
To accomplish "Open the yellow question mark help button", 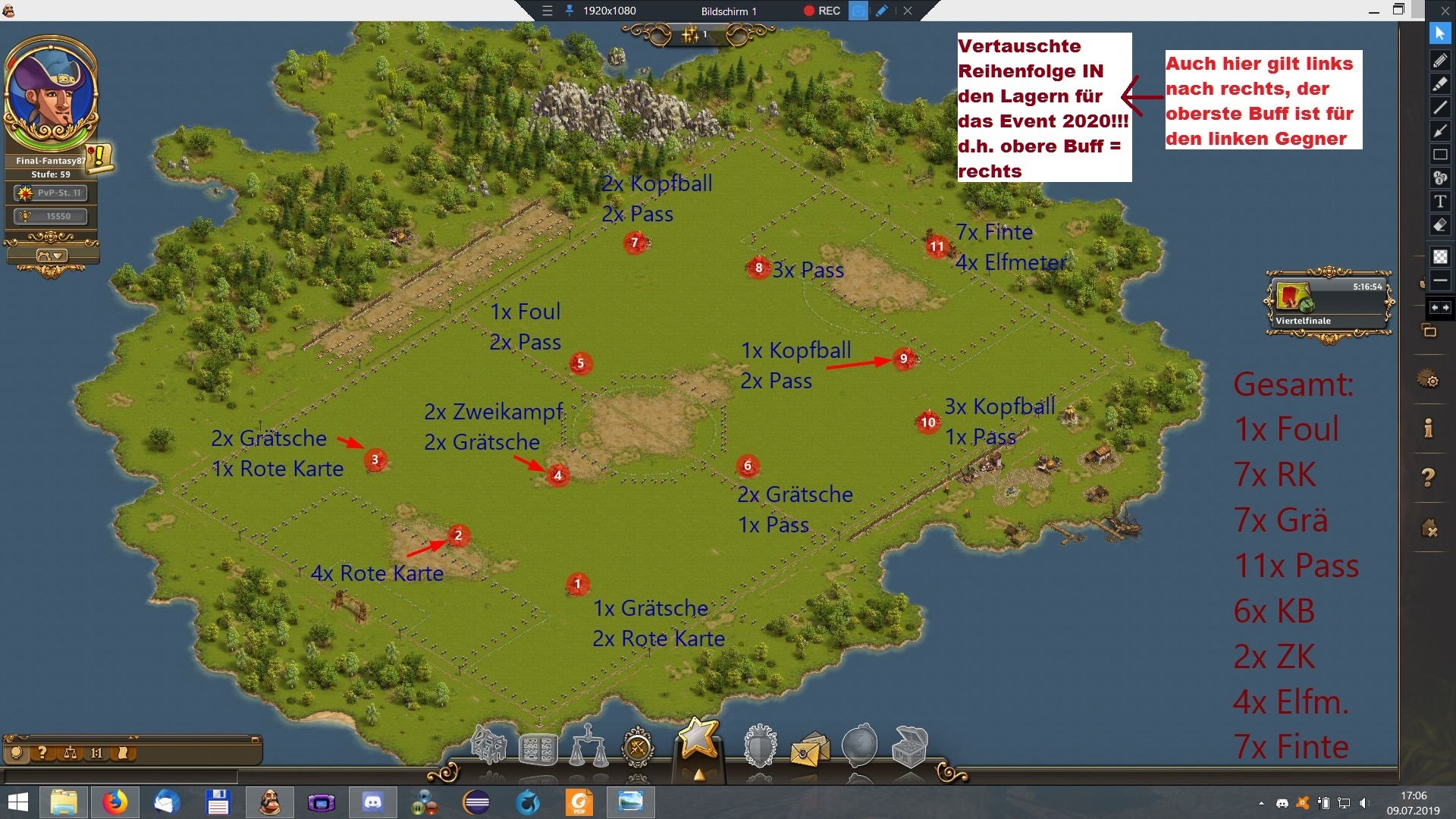I will pyautogui.click(x=1429, y=478).
